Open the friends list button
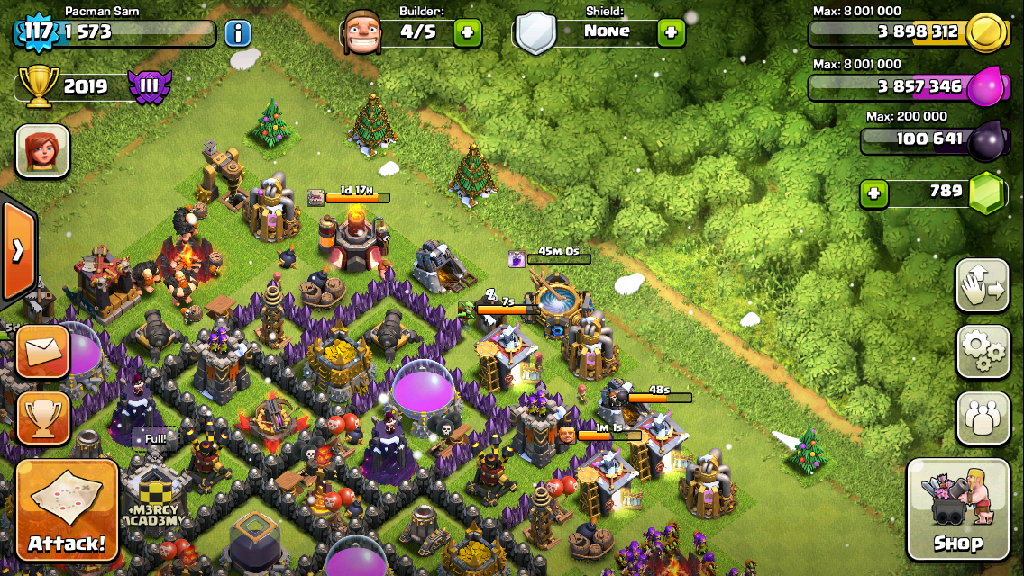The width and height of the screenshot is (1024, 576). click(x=982, y=417)
